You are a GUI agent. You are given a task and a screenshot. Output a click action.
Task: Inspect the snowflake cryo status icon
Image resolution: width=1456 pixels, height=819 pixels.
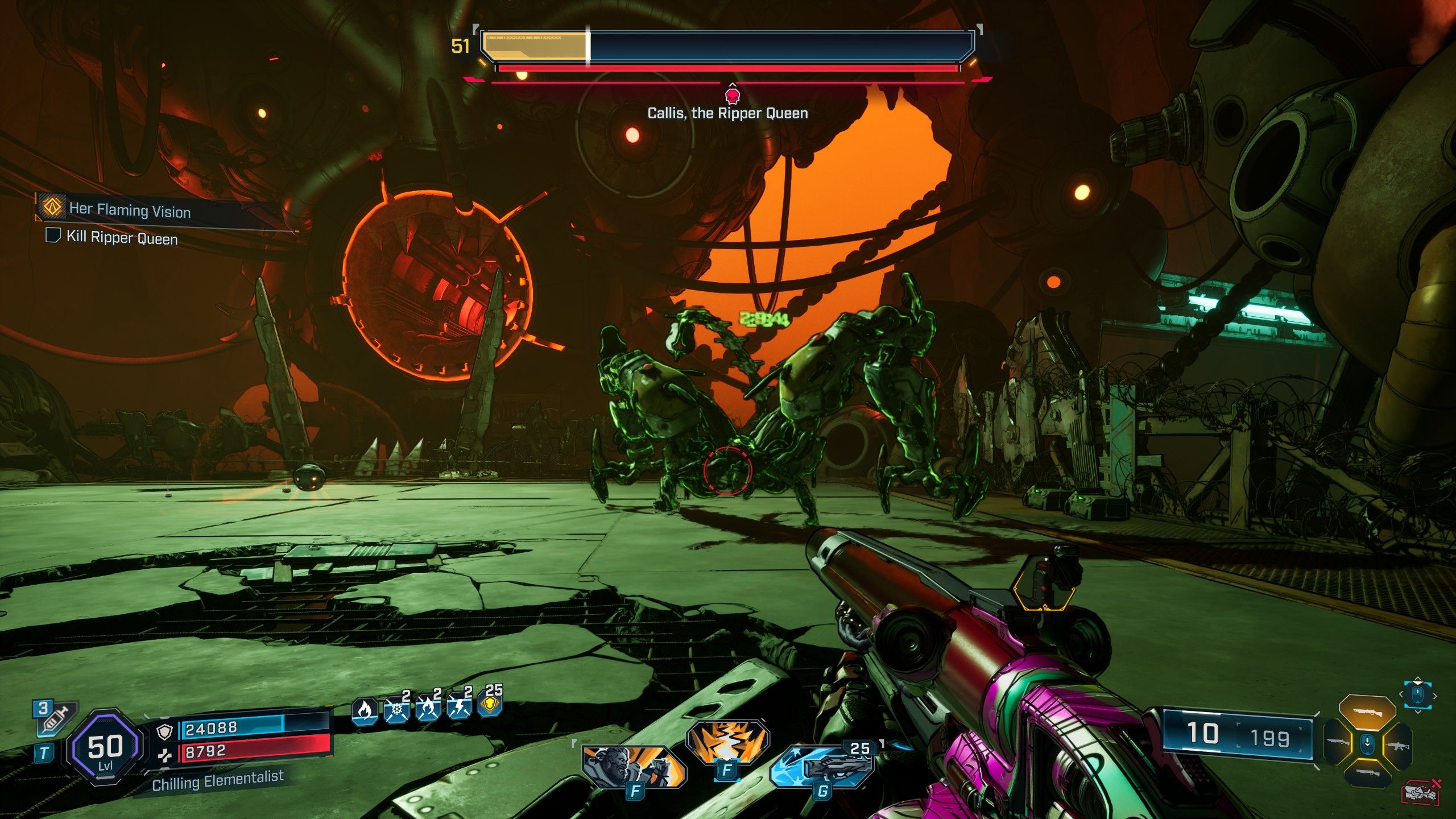pyautogui.click(x=396, y=710)
